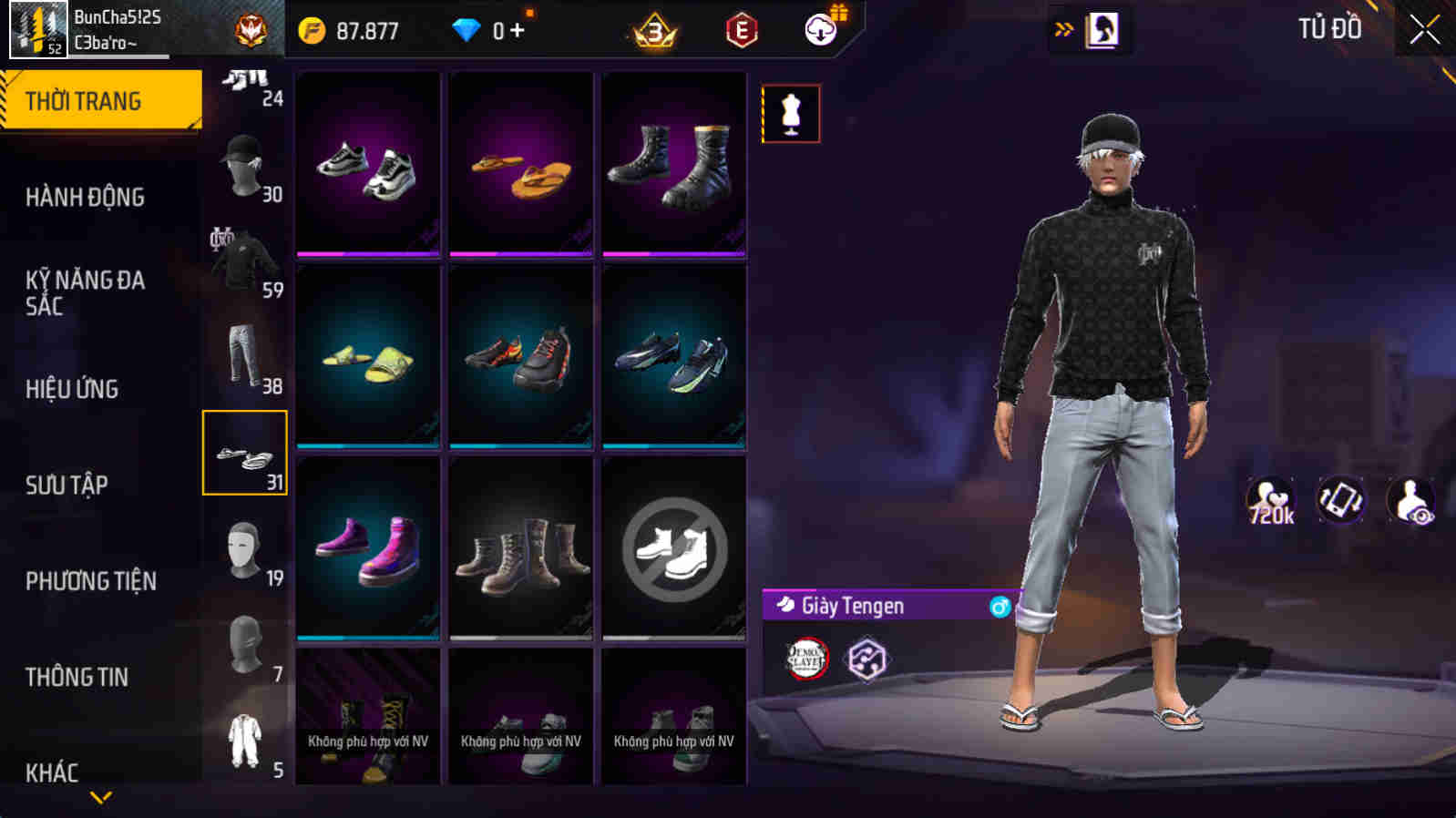Click the rotating phone icon near the character
1456x818 pixels.
click(x=1339, y=499)
